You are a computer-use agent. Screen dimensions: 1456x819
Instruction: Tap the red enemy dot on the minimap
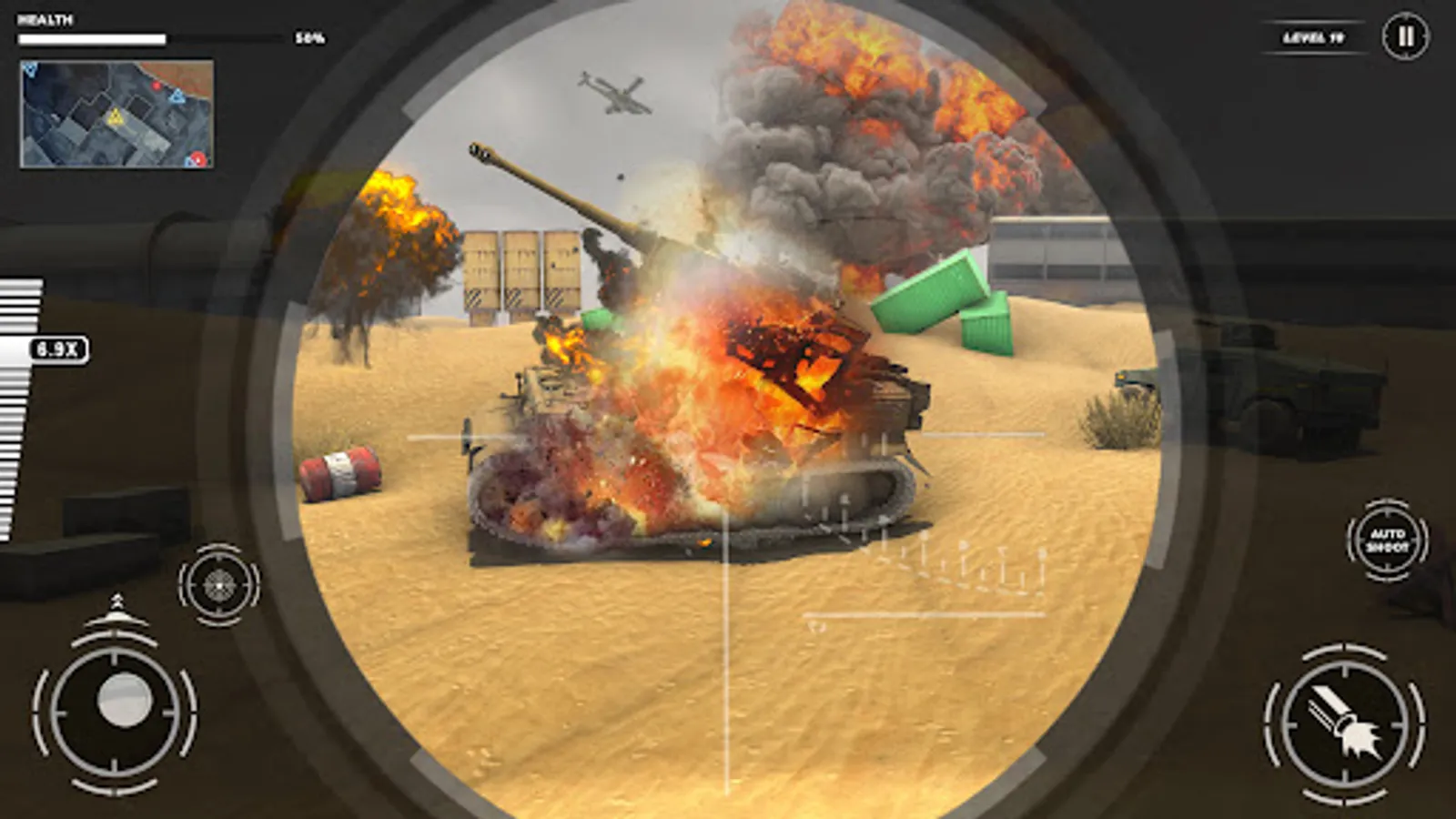point(157,86)
